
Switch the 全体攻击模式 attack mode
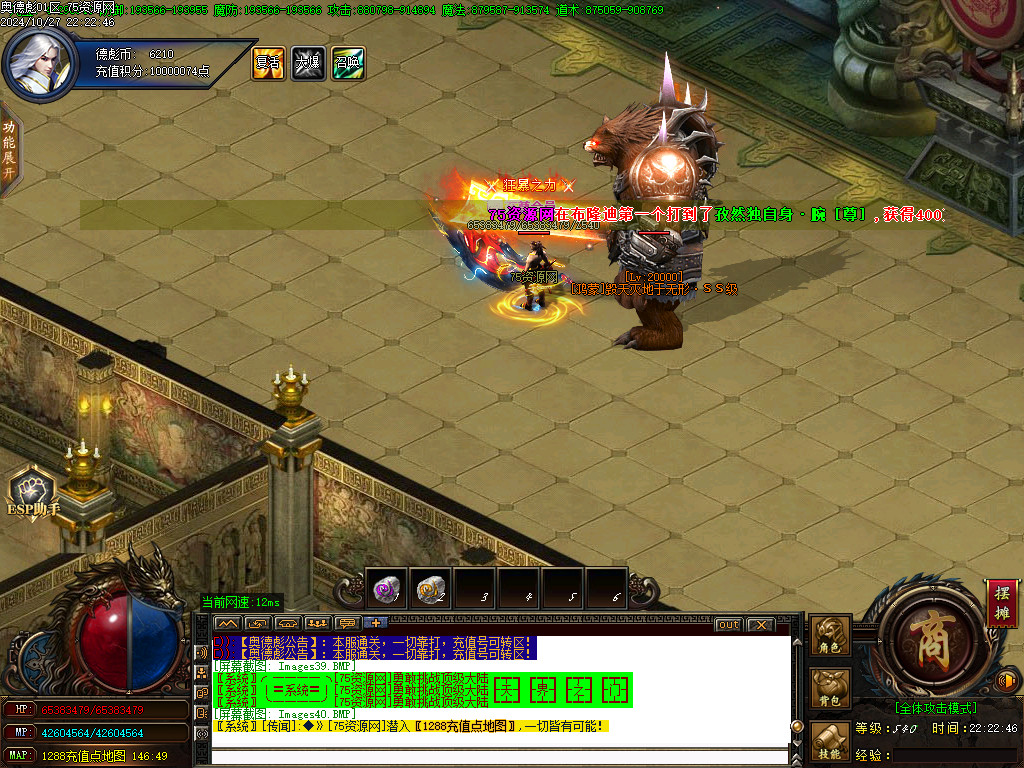tap(935, 708)
